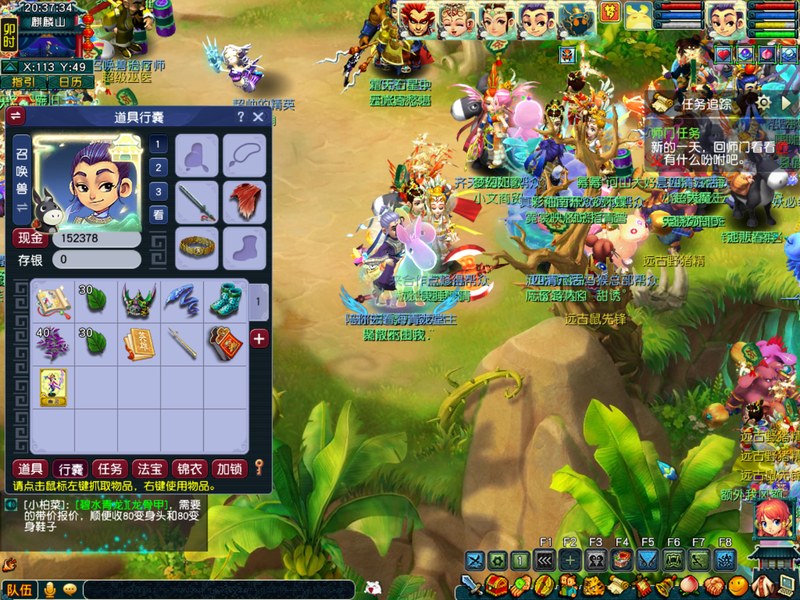Open help for the inventory window
Screen dimensions: 800x600
(x=240, y=117)
